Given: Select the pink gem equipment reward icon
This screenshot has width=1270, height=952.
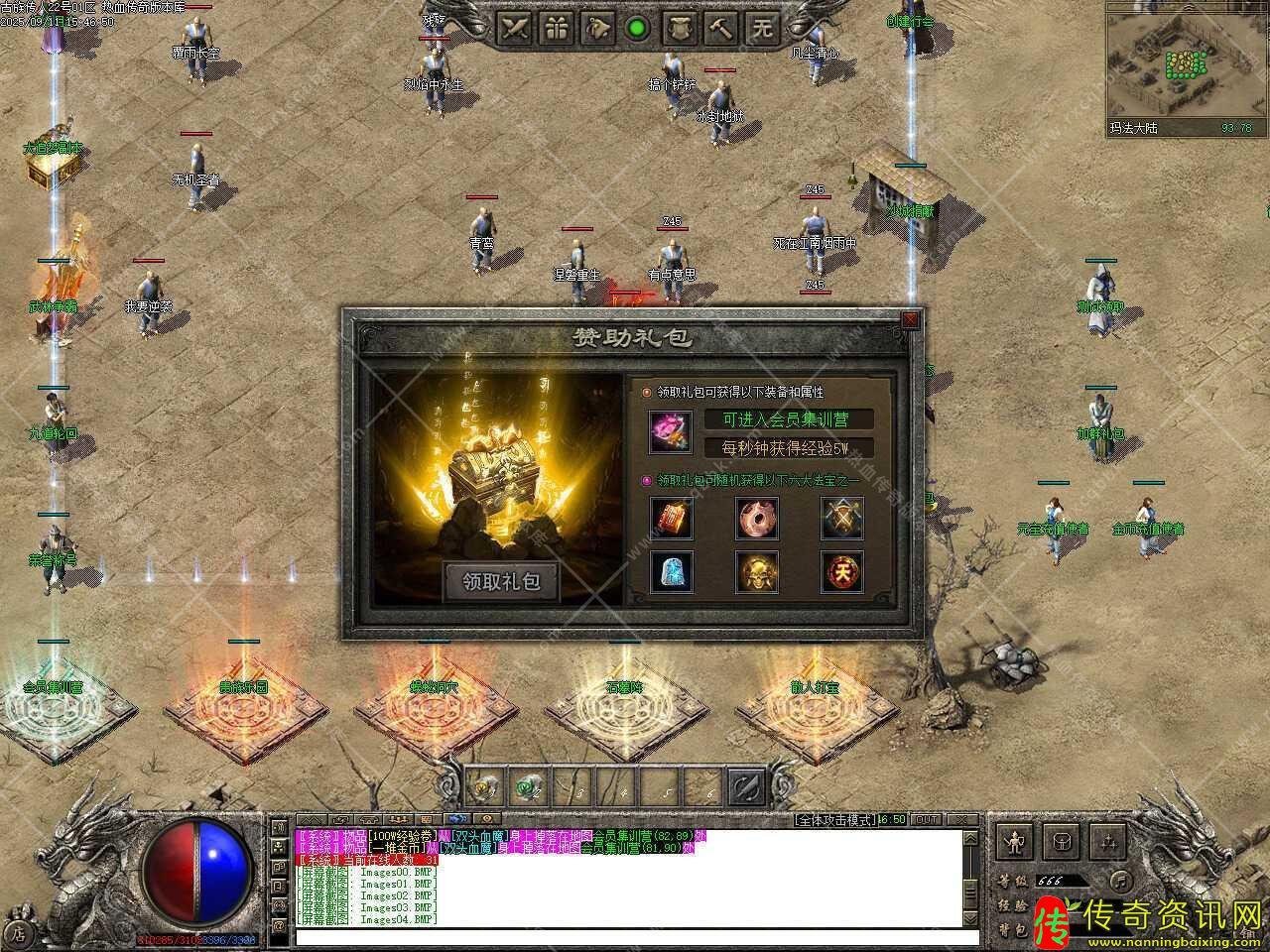Looking at the screenshot, I should [671, 431].
